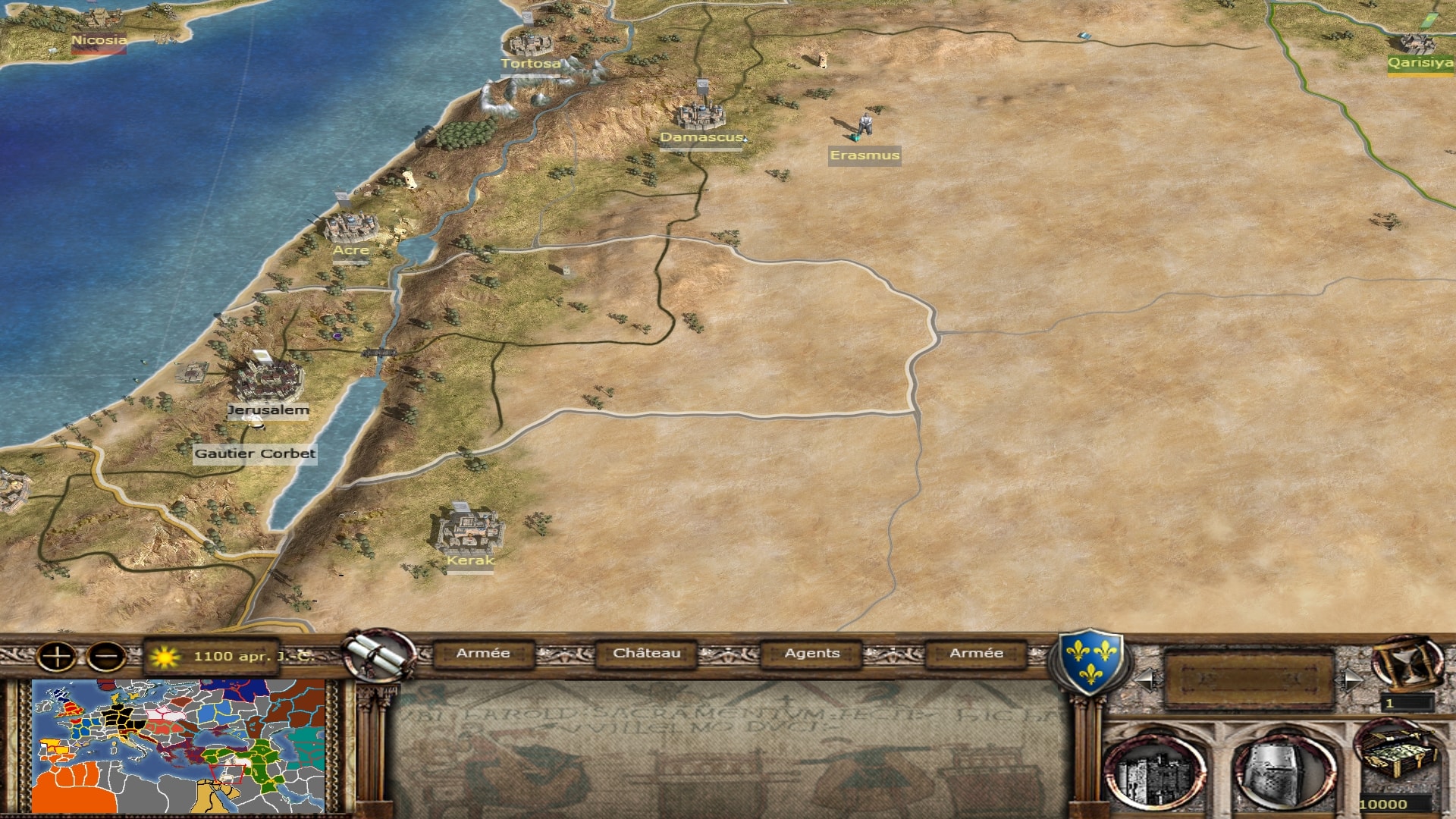The image size is (1456, 819).
Task: Switch to the Château tab
Action: click(x=646, y=654)
